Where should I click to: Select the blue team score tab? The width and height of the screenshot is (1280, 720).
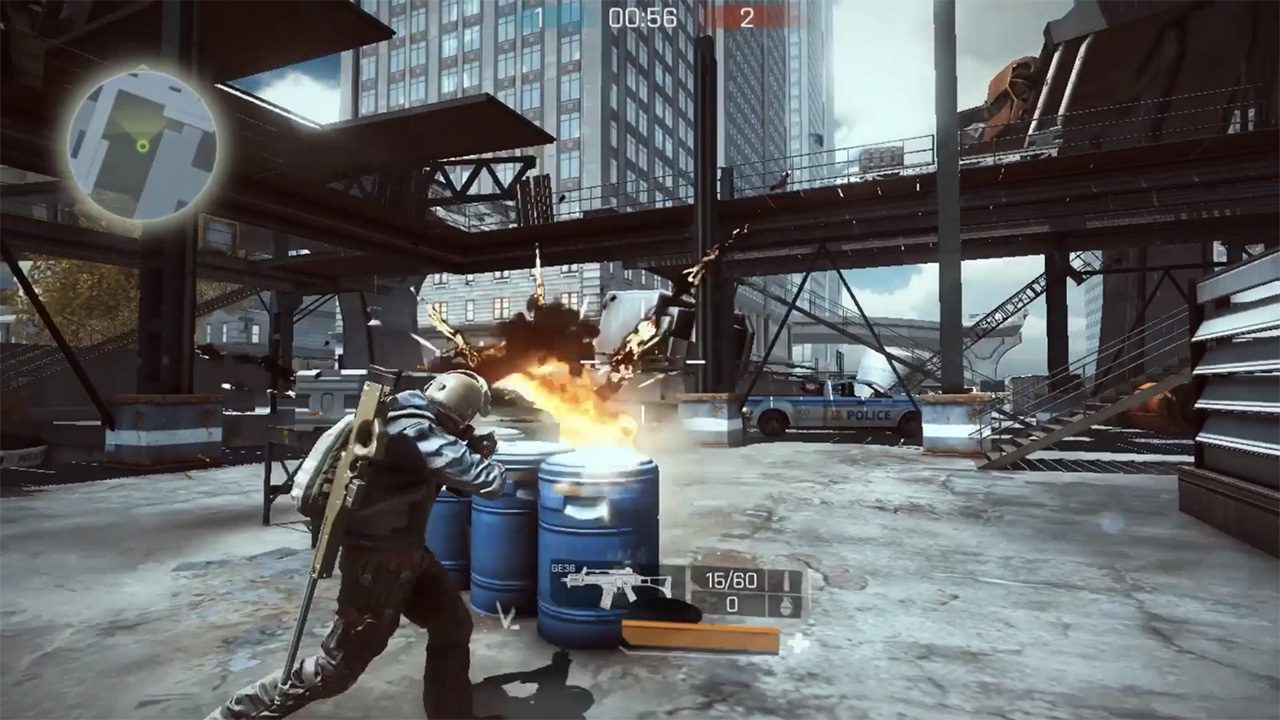(537, 15)
